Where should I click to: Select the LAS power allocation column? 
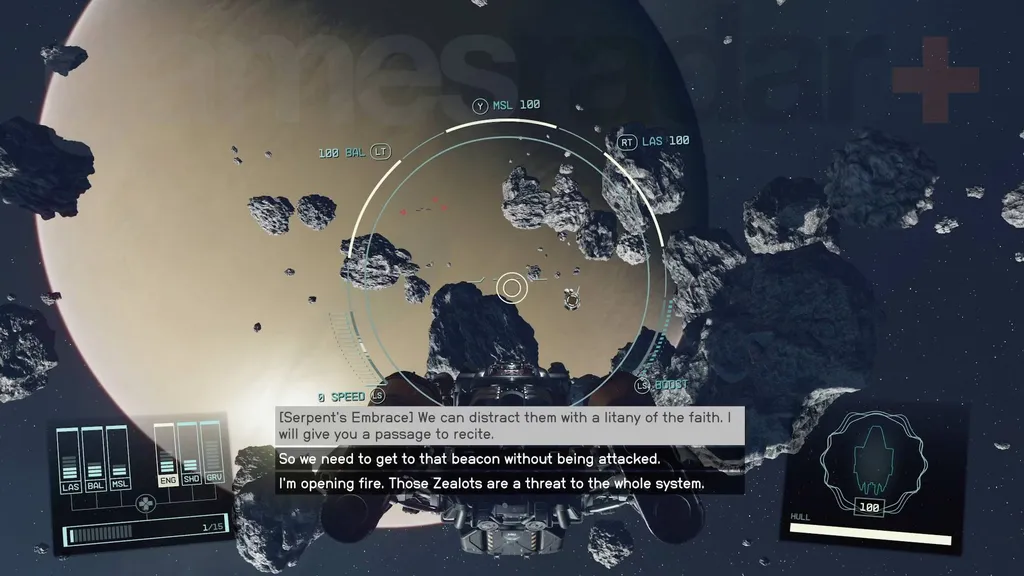pyautogui.click(x=70, y=460)
